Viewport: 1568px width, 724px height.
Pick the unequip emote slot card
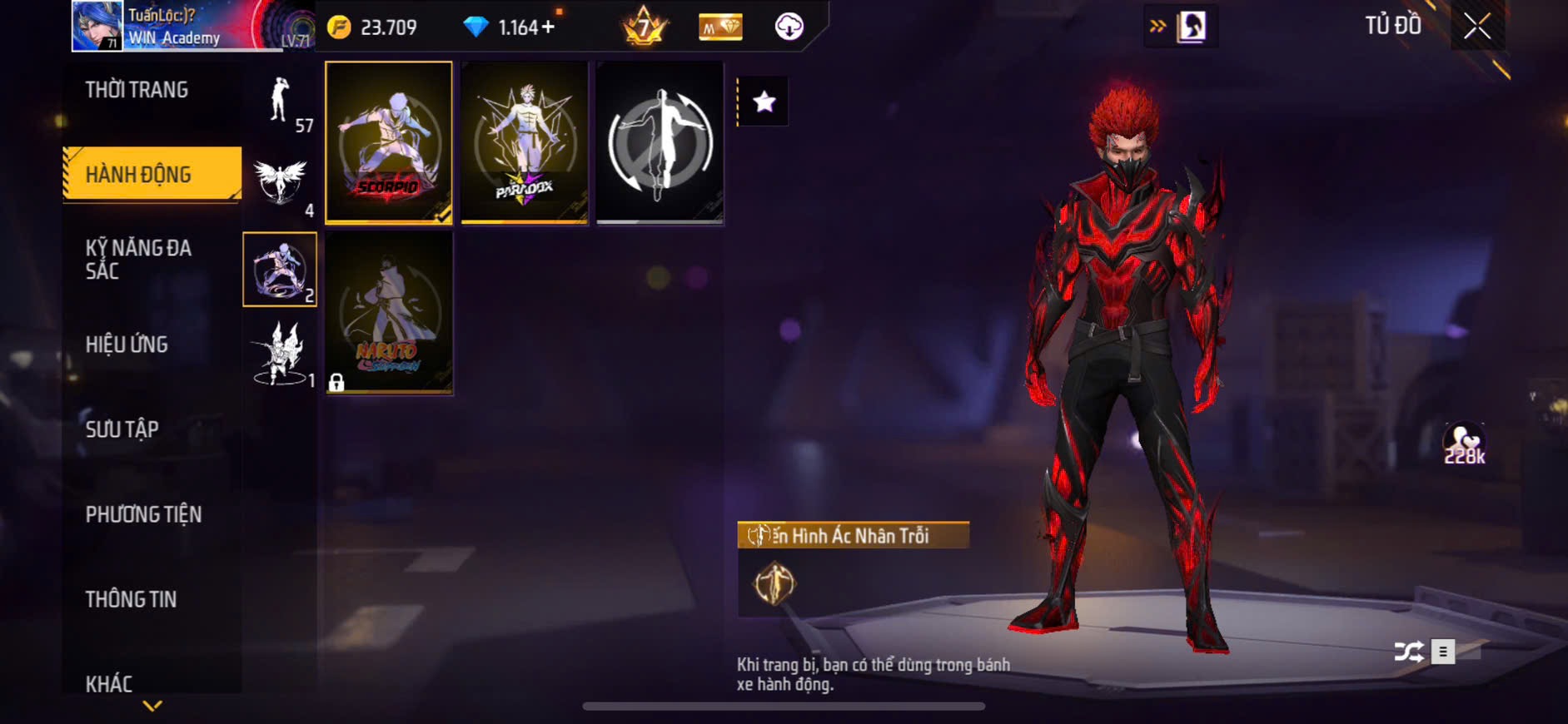click(x=660, y=142)
